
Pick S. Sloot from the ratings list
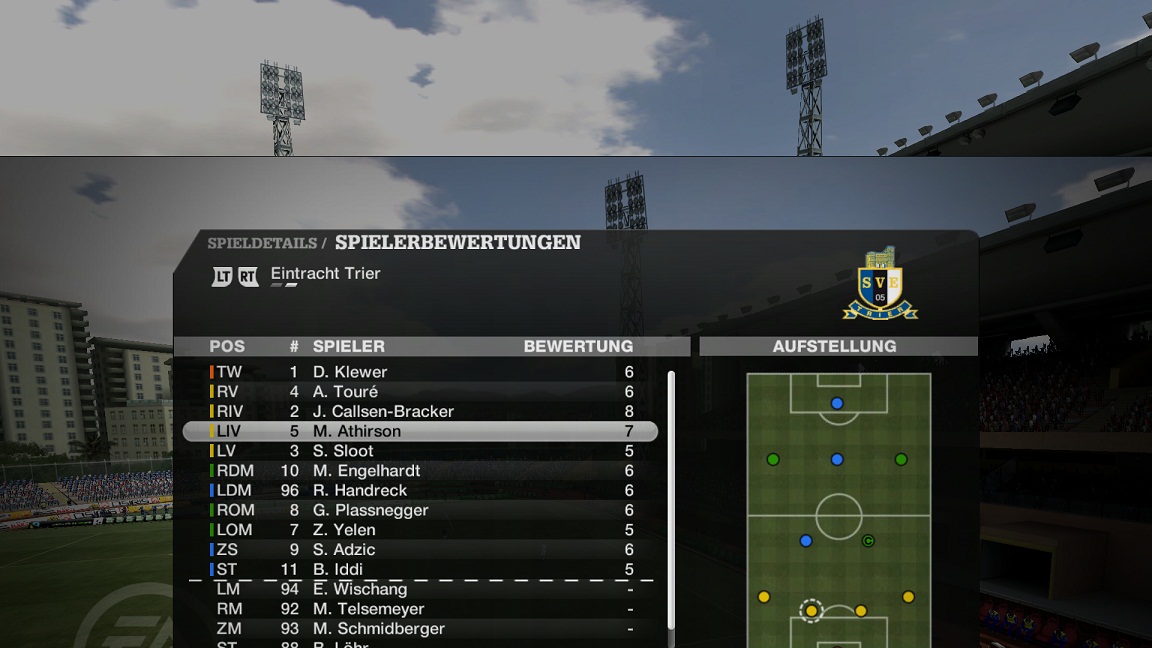point(420,451)
